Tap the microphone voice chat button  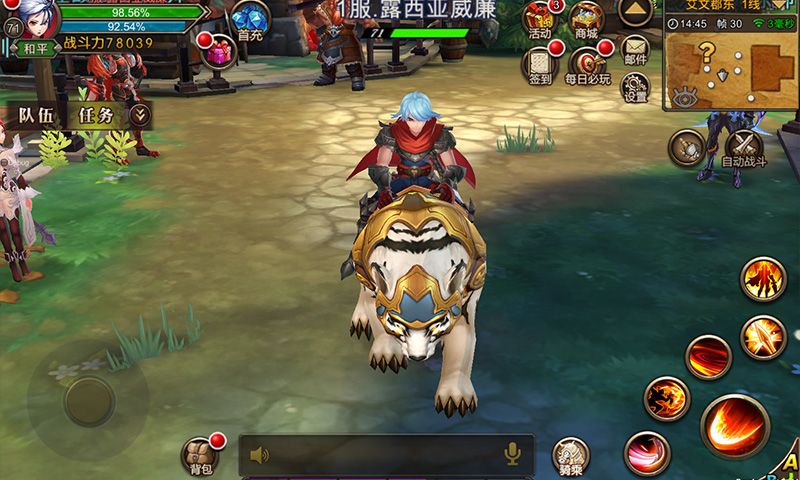tap(512, 456)
